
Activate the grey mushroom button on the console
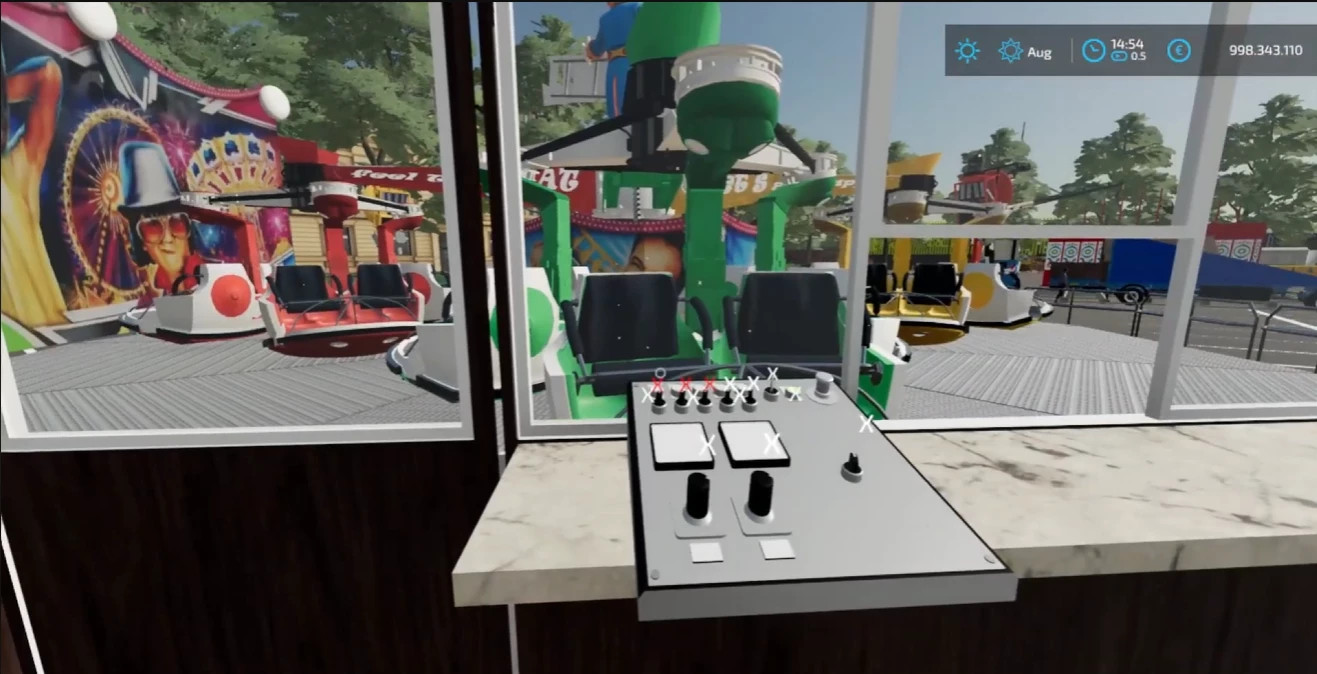pyautogui.click(x=824, y=384)
